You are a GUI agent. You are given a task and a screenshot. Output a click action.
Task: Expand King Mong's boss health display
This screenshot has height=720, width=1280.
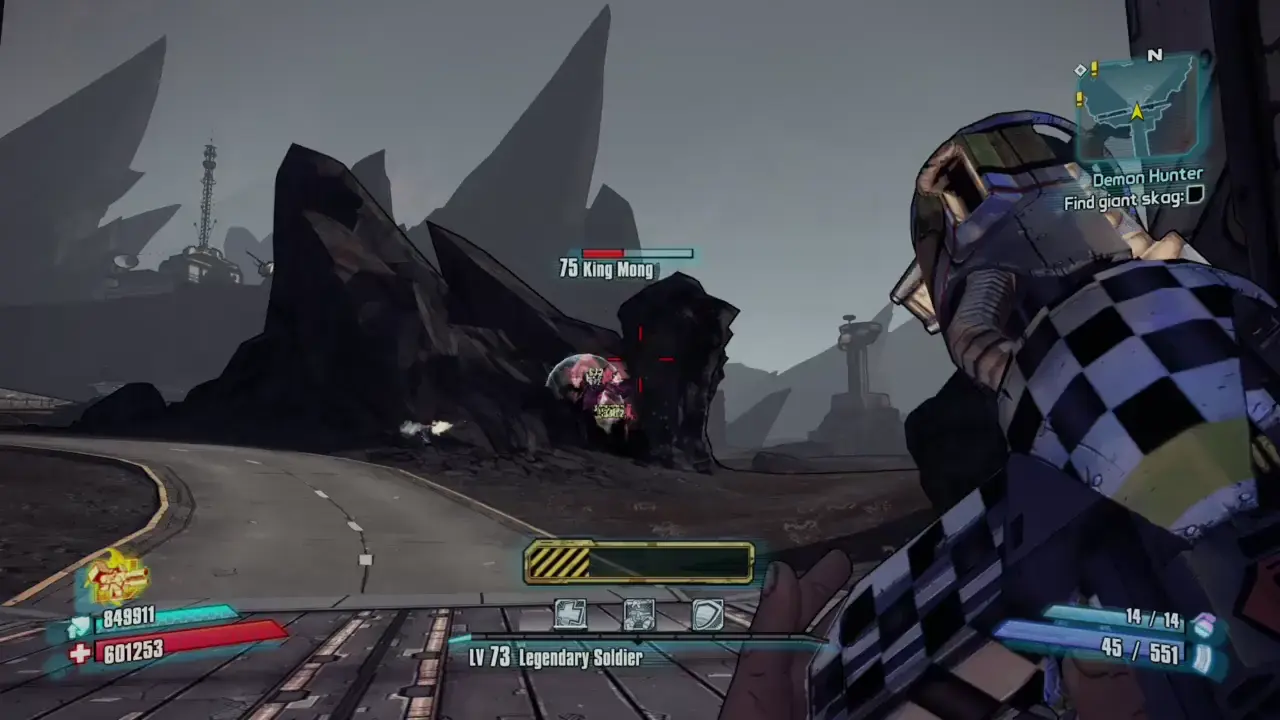[x=636, y=253]
